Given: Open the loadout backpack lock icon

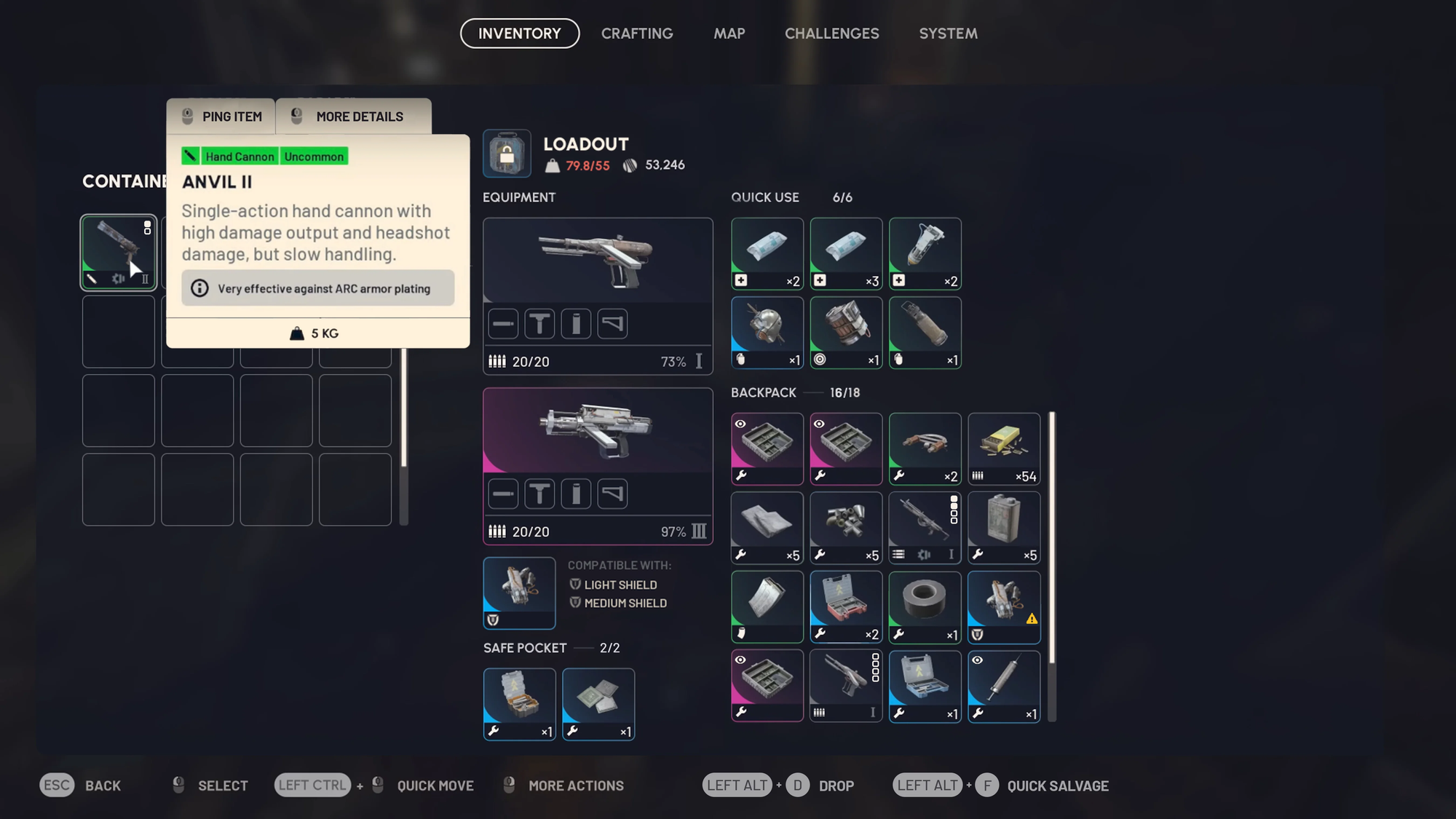Looking at the screenshot, I should (x=507, y=154).
